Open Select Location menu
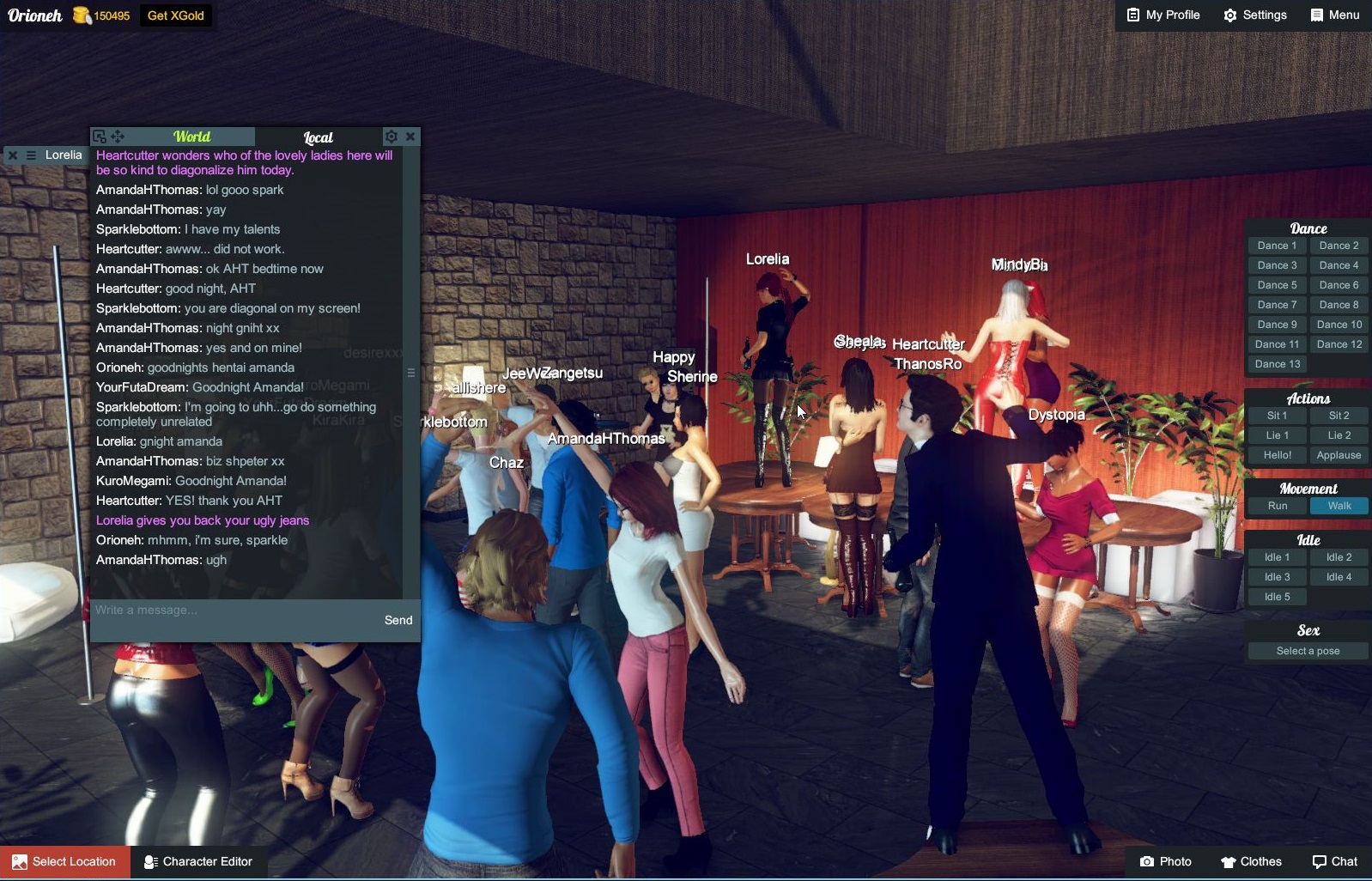This screenshot has width=1372, height=881. [x=65, y=862]
